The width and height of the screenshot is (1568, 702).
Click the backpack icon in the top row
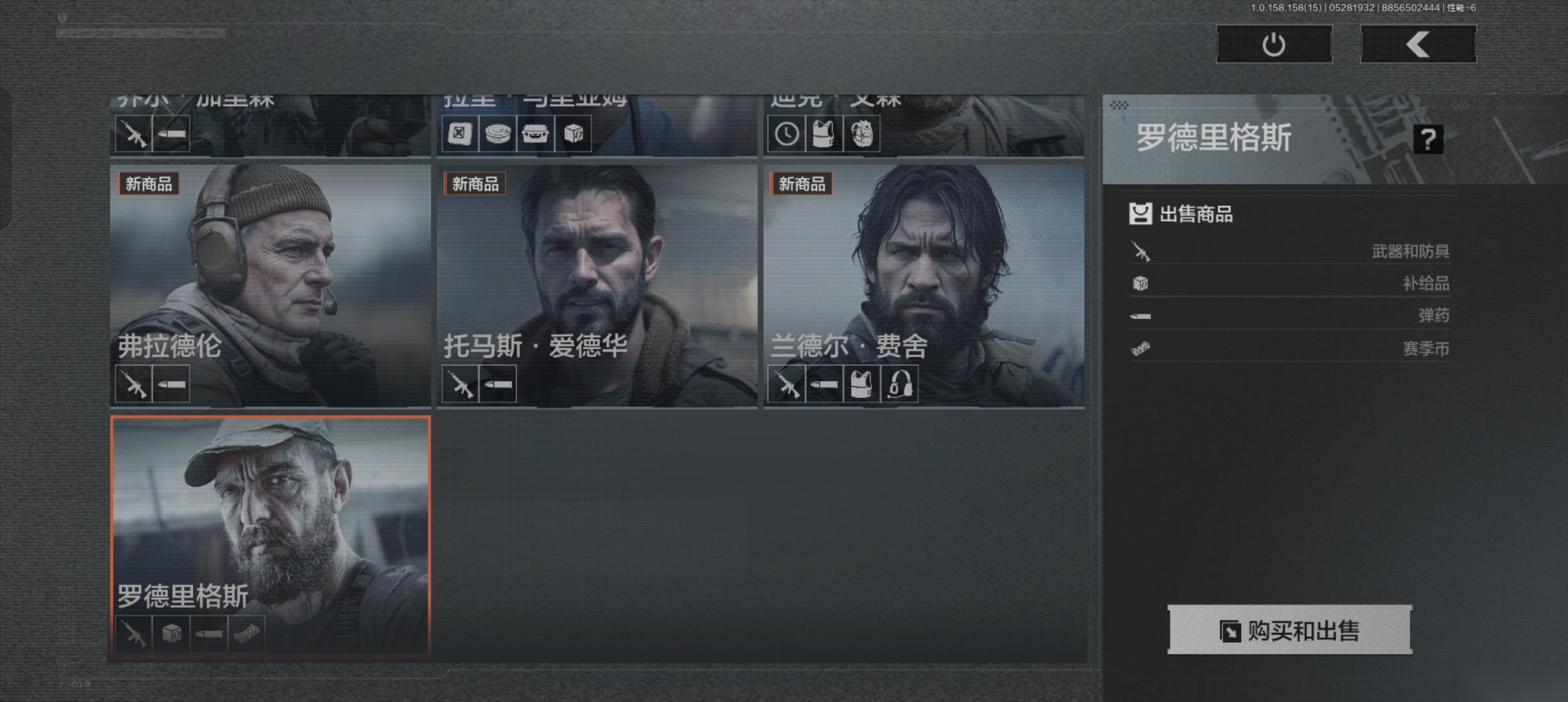pos(861,135)
